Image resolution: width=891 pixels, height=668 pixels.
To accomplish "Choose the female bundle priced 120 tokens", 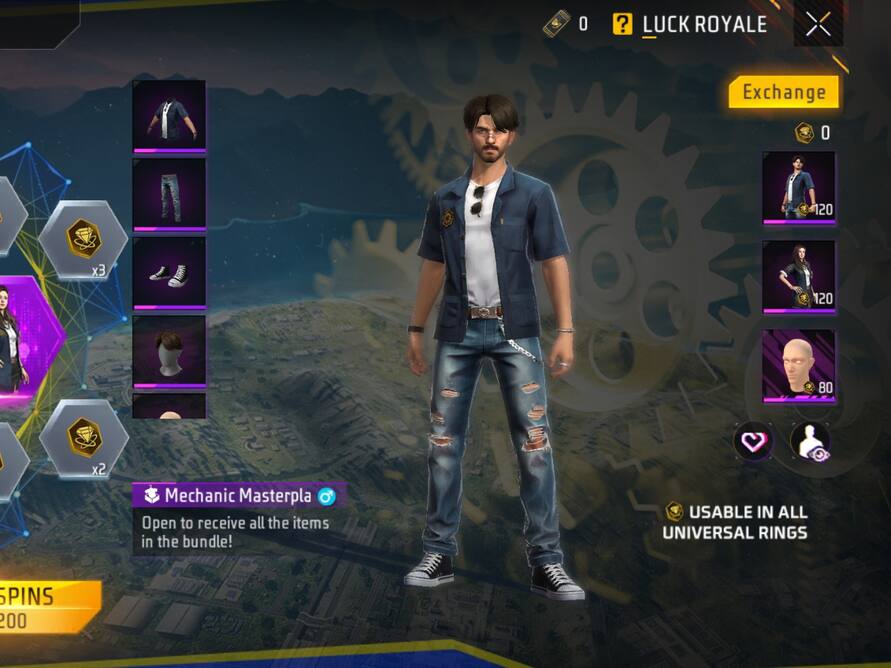I will tap(798, 275).
